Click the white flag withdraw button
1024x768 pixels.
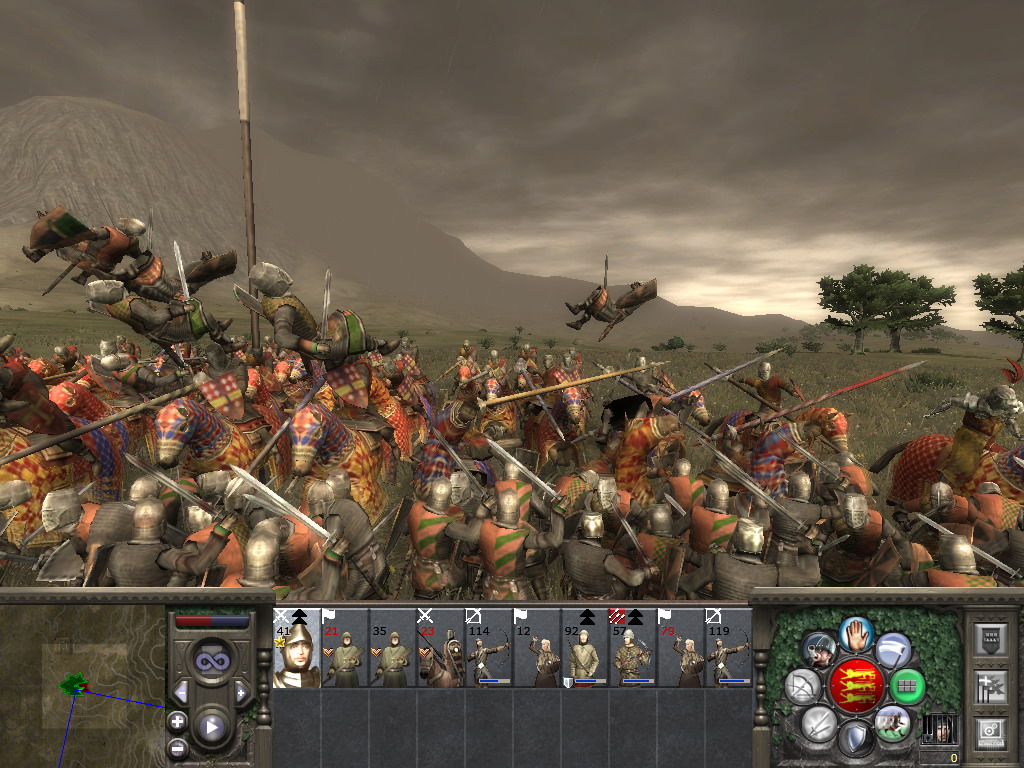coord(893,650)
